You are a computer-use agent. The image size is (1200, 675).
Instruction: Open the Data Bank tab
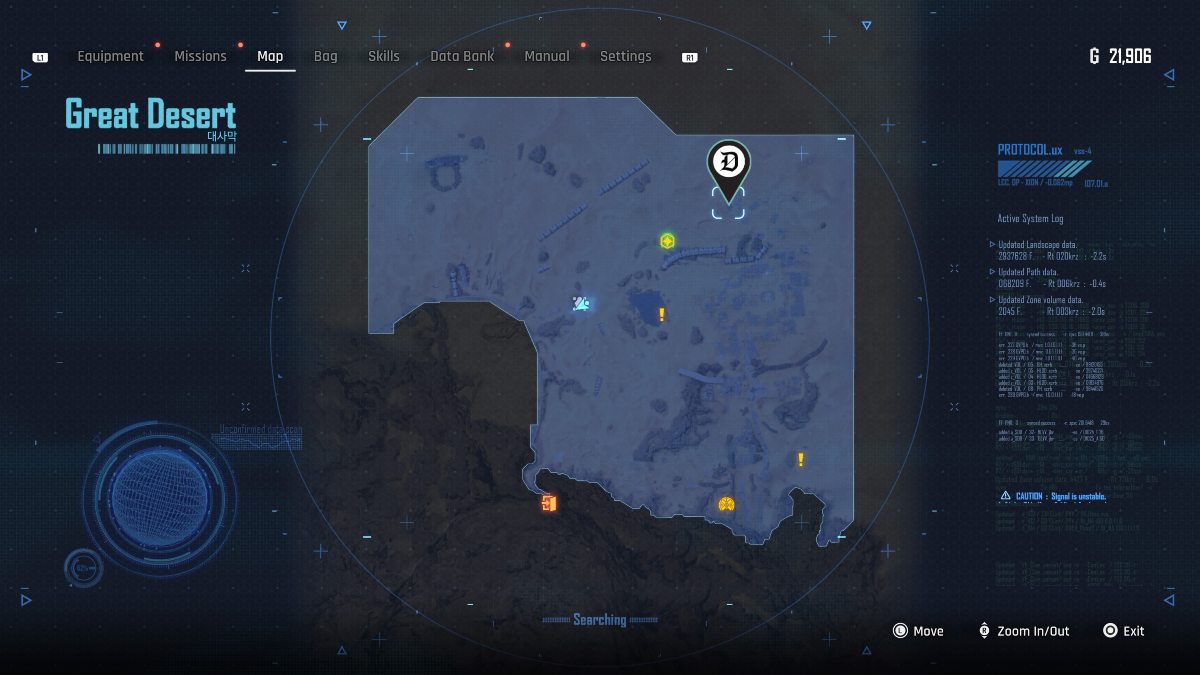tap(462, 56)
